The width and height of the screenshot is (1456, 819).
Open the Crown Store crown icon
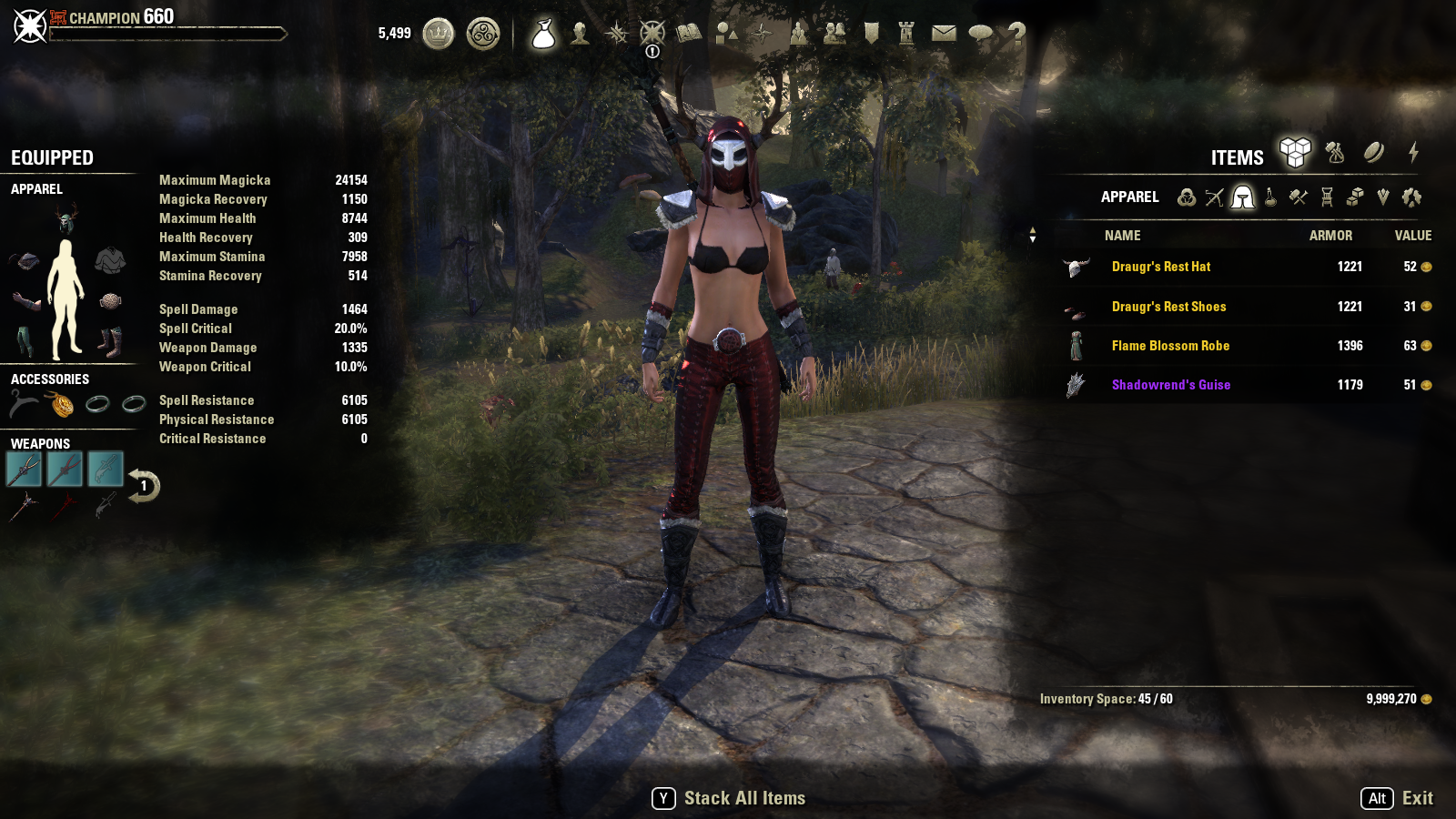439,35
